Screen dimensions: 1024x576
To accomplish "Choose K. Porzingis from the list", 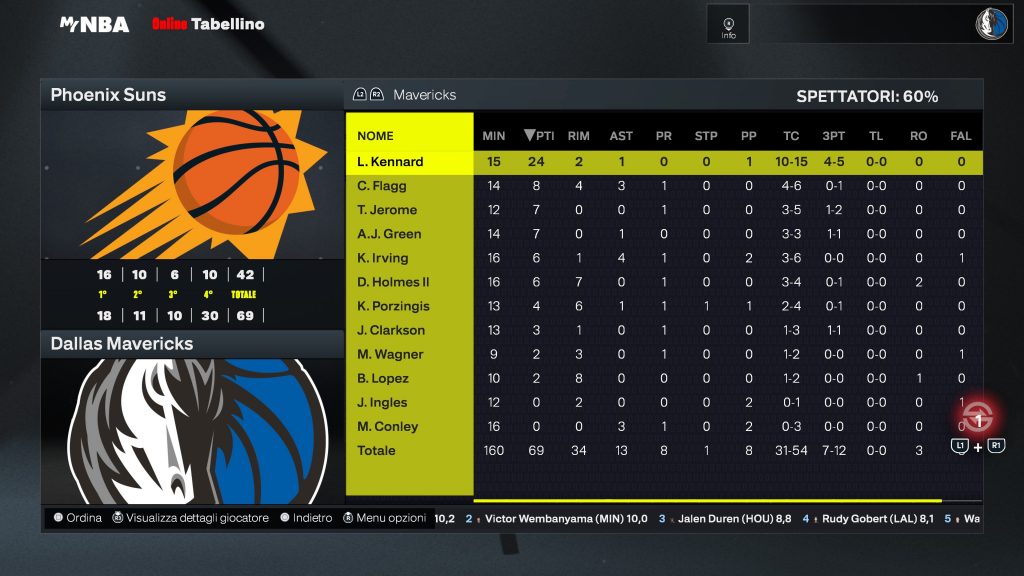I will [393, 306].
